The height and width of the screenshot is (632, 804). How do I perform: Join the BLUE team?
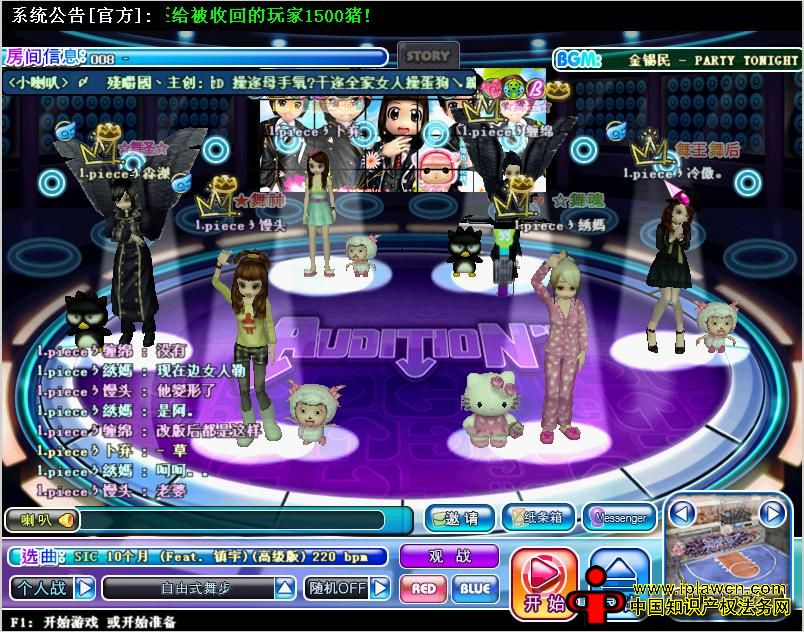coord(475,588)
